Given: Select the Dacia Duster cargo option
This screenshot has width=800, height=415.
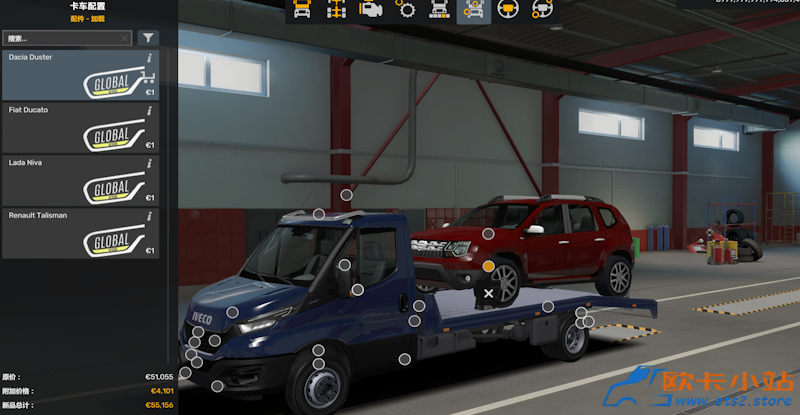Looking at the screenshot, I should point(80,75).
